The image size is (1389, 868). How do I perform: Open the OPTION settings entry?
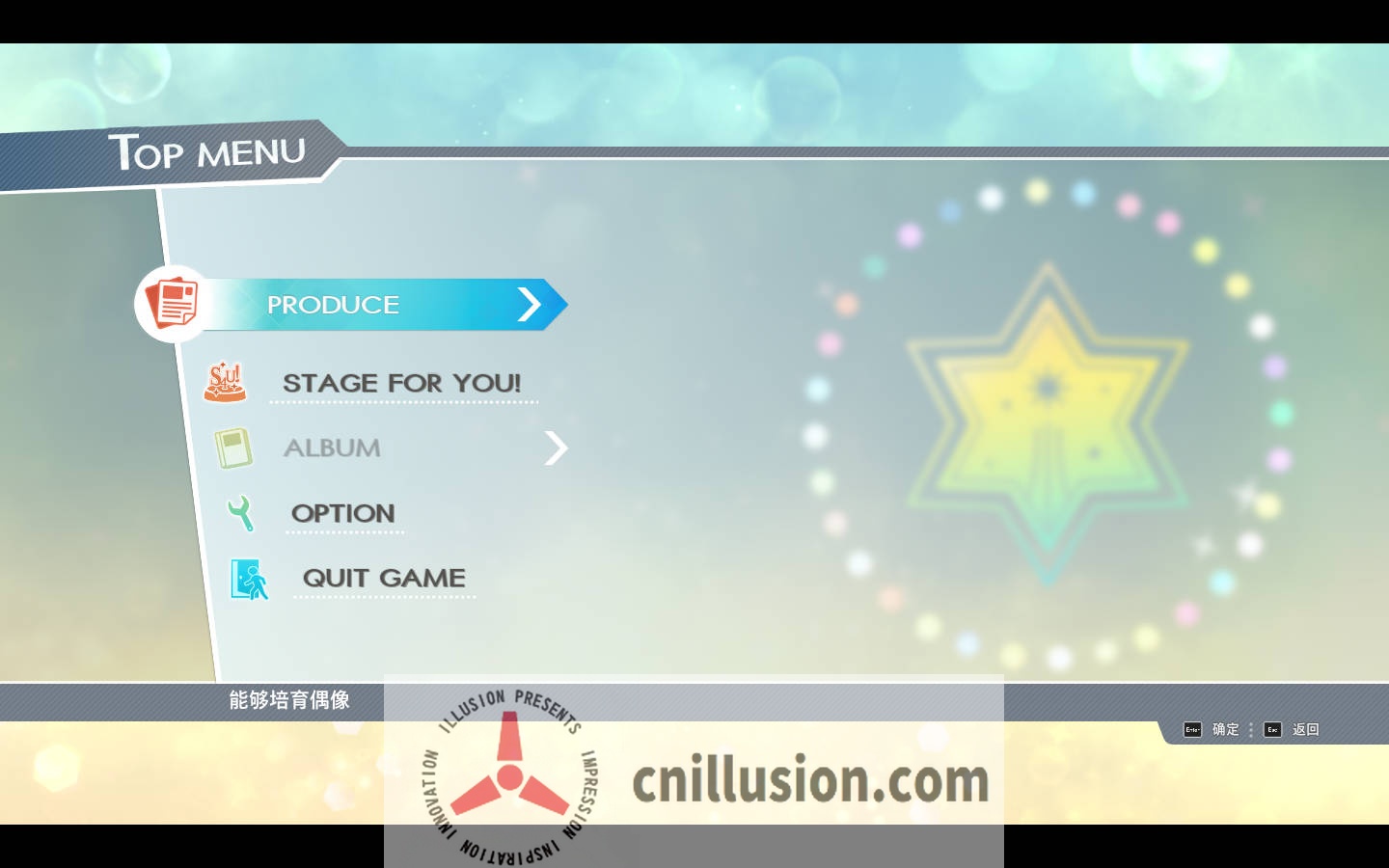pyautogui.click(x=342, y=513)
